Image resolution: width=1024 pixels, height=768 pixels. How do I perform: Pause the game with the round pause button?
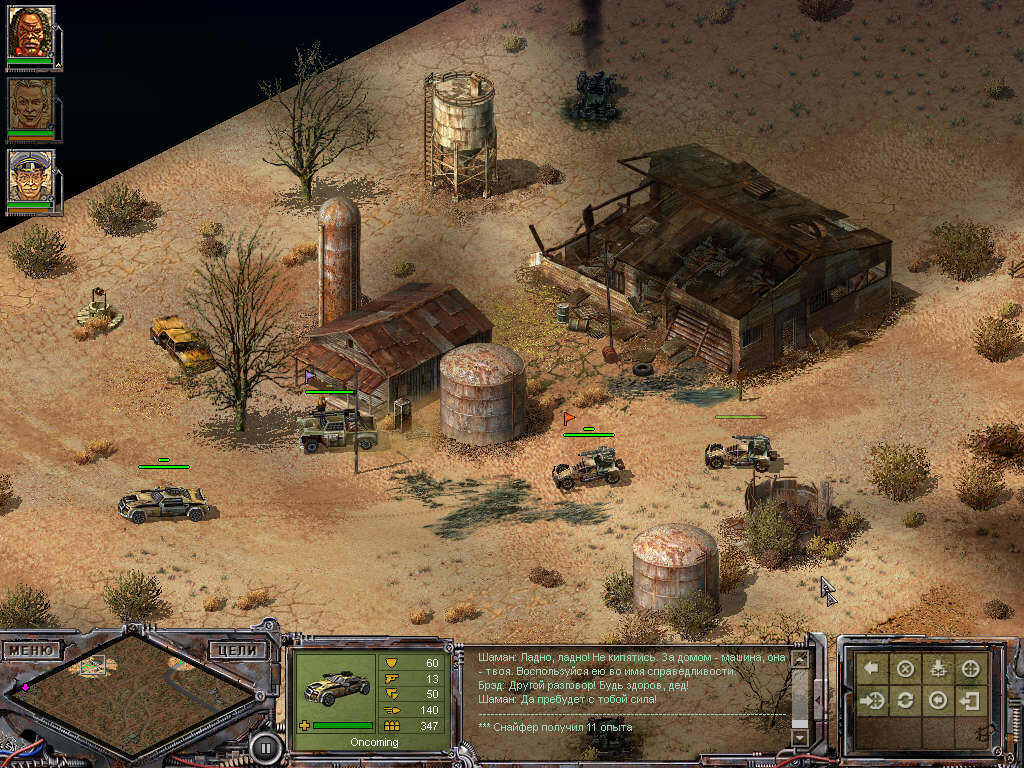265,746
